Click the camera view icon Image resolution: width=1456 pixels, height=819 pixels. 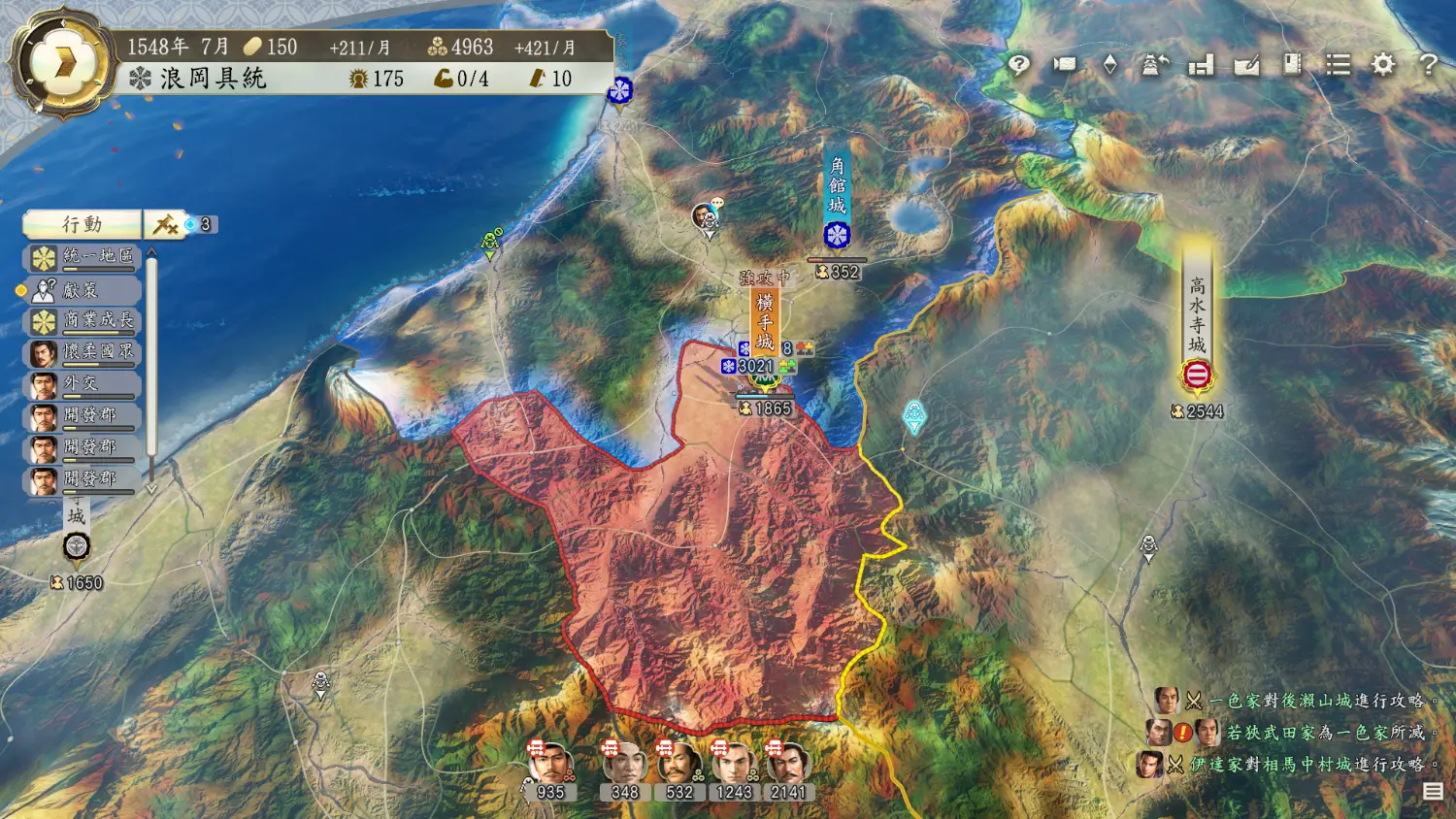(x=1065, y=65)
